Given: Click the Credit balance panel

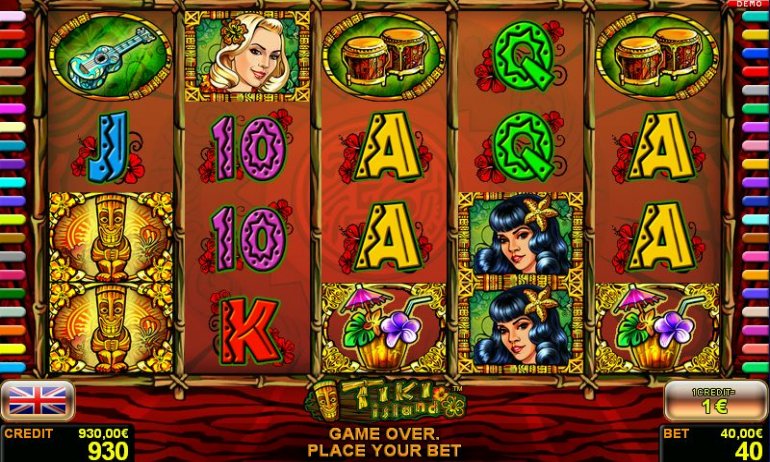Looking at the screenshot, I should tap(67, 443).
